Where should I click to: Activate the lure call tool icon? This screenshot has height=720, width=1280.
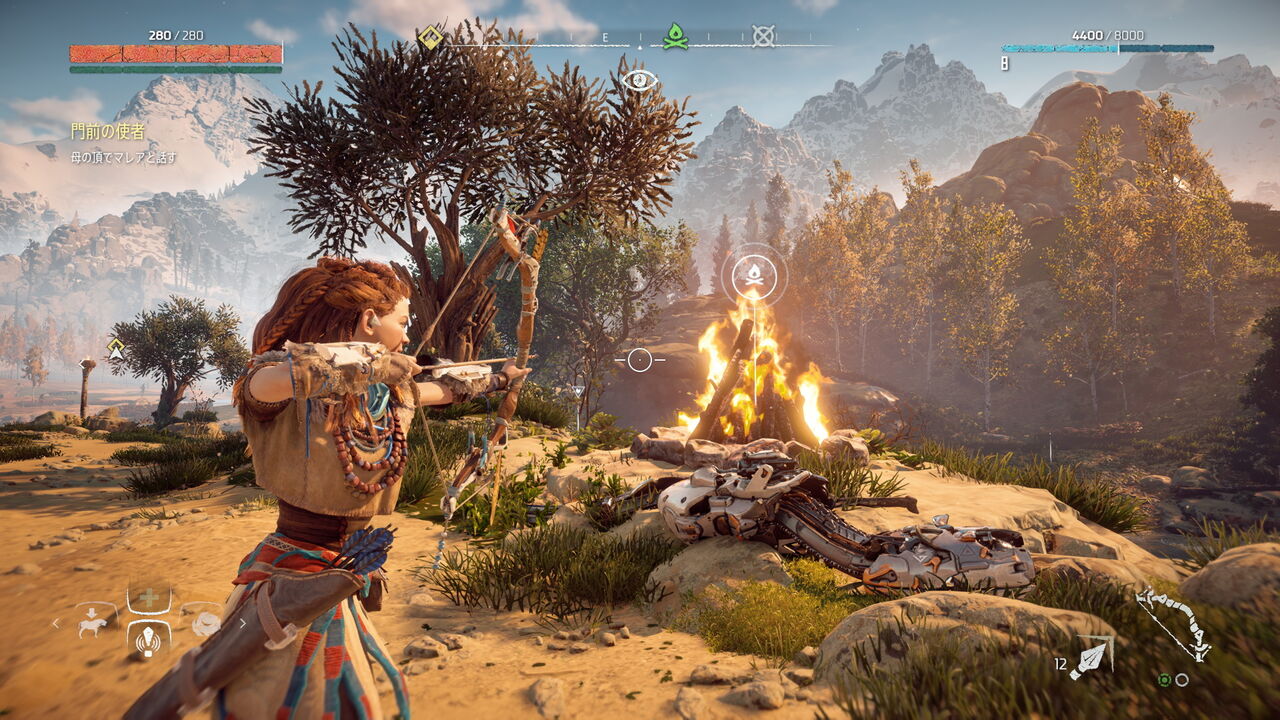click(x=148, y=640)
